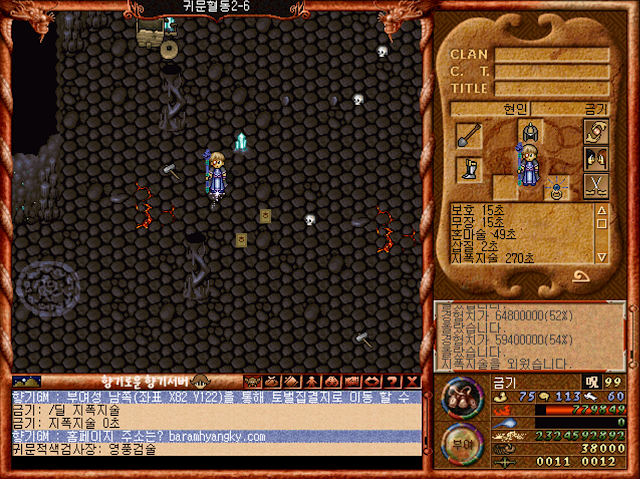Image resolution: width=640 pixels, height=479 pixels.
Task: Click the swirling arrows swap button
Action: 596,131
